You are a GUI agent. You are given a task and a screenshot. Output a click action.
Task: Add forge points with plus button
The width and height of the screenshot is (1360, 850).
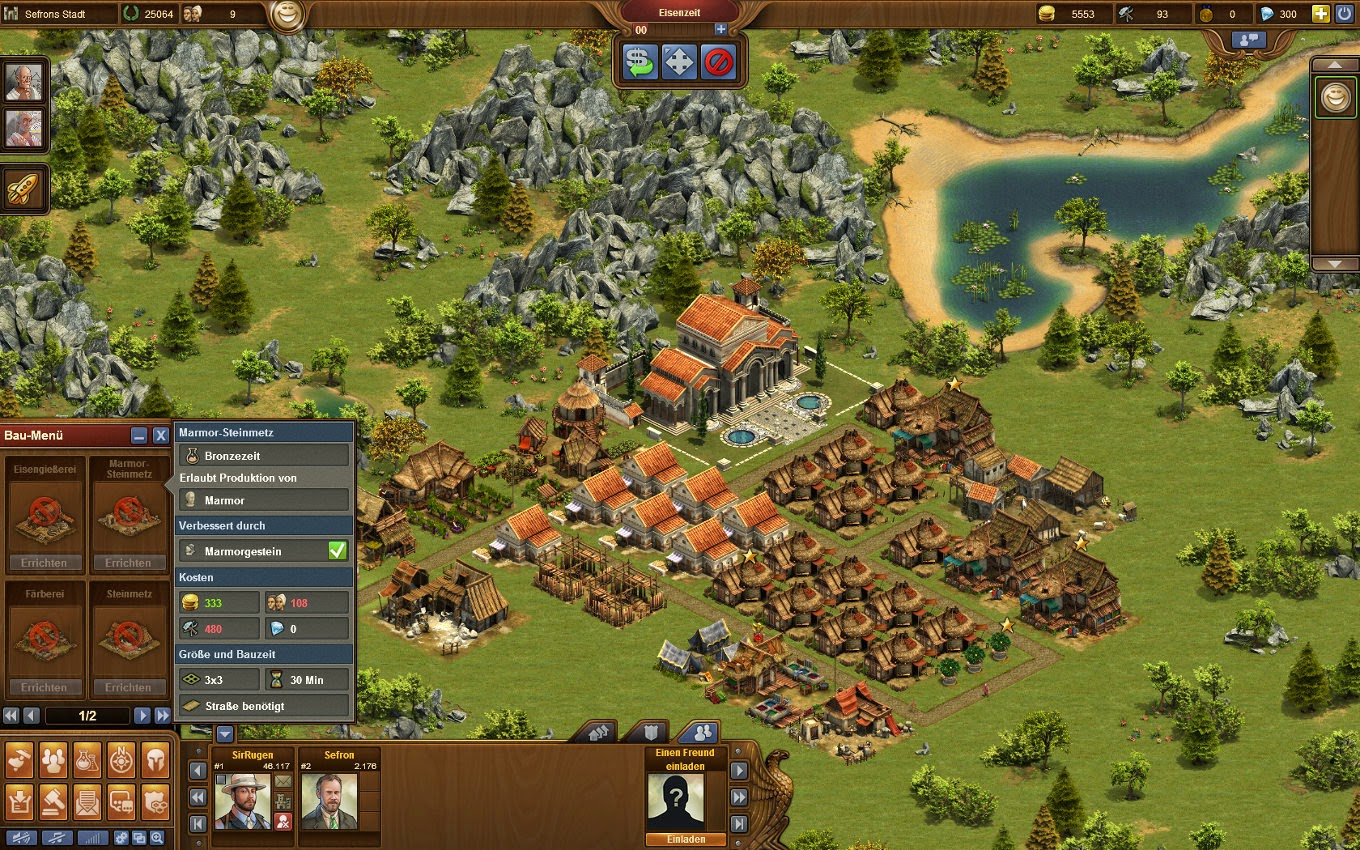[x=721, y=30]
